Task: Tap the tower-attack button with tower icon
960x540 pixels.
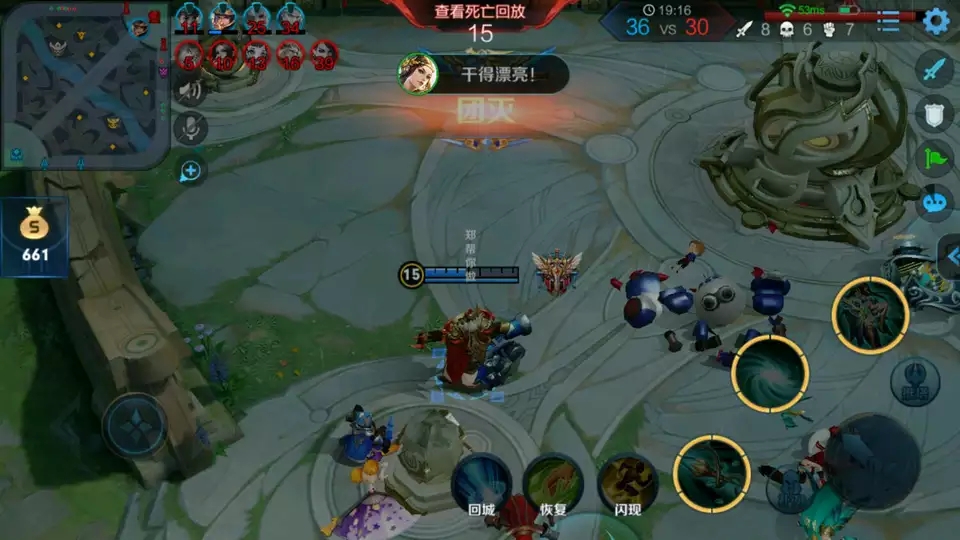Action: point(915,377)
